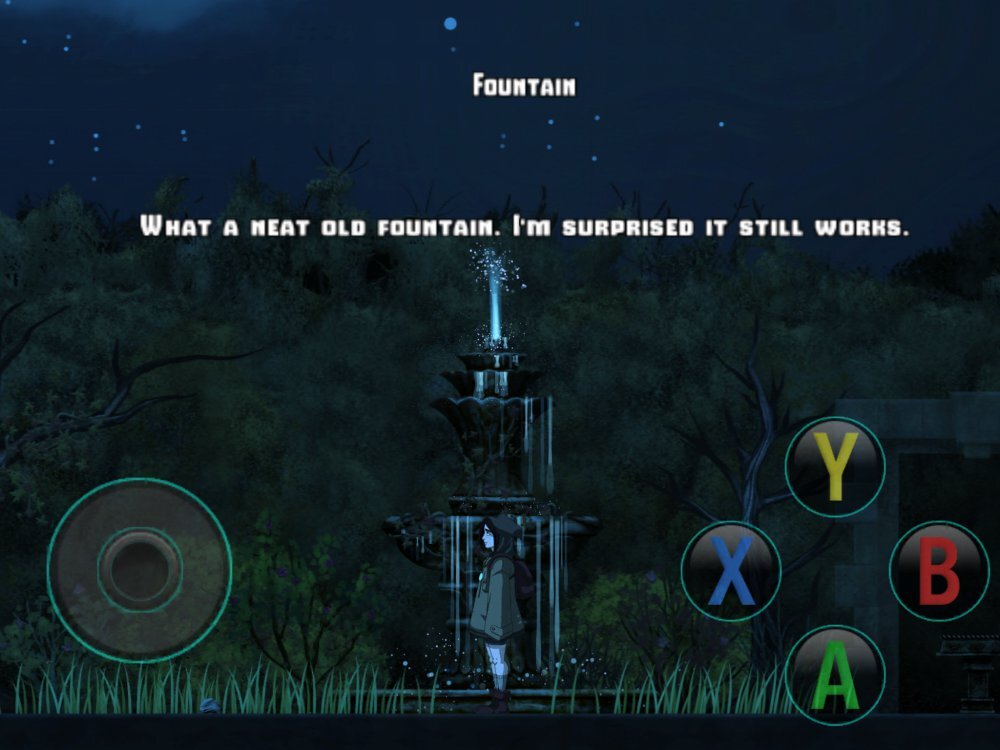Tap the virtual joystick center knob
1000x750 pixels.
pyautogui.click(x=139, y=570)
